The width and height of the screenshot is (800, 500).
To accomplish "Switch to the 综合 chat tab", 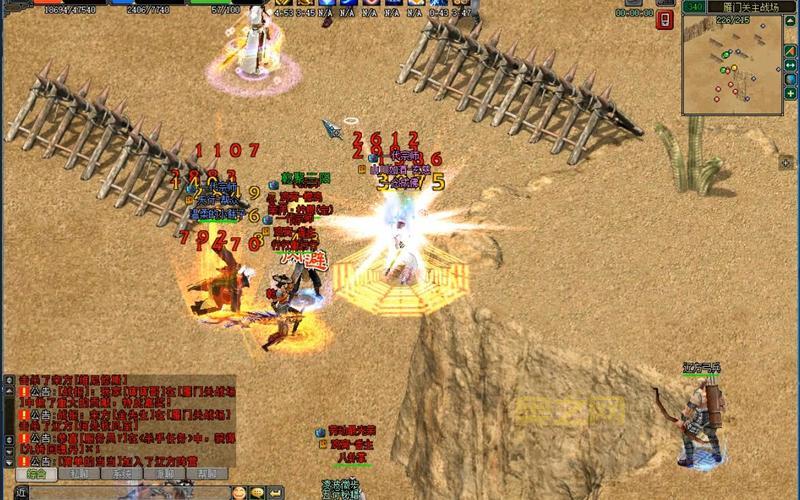I will coord(37,474).
